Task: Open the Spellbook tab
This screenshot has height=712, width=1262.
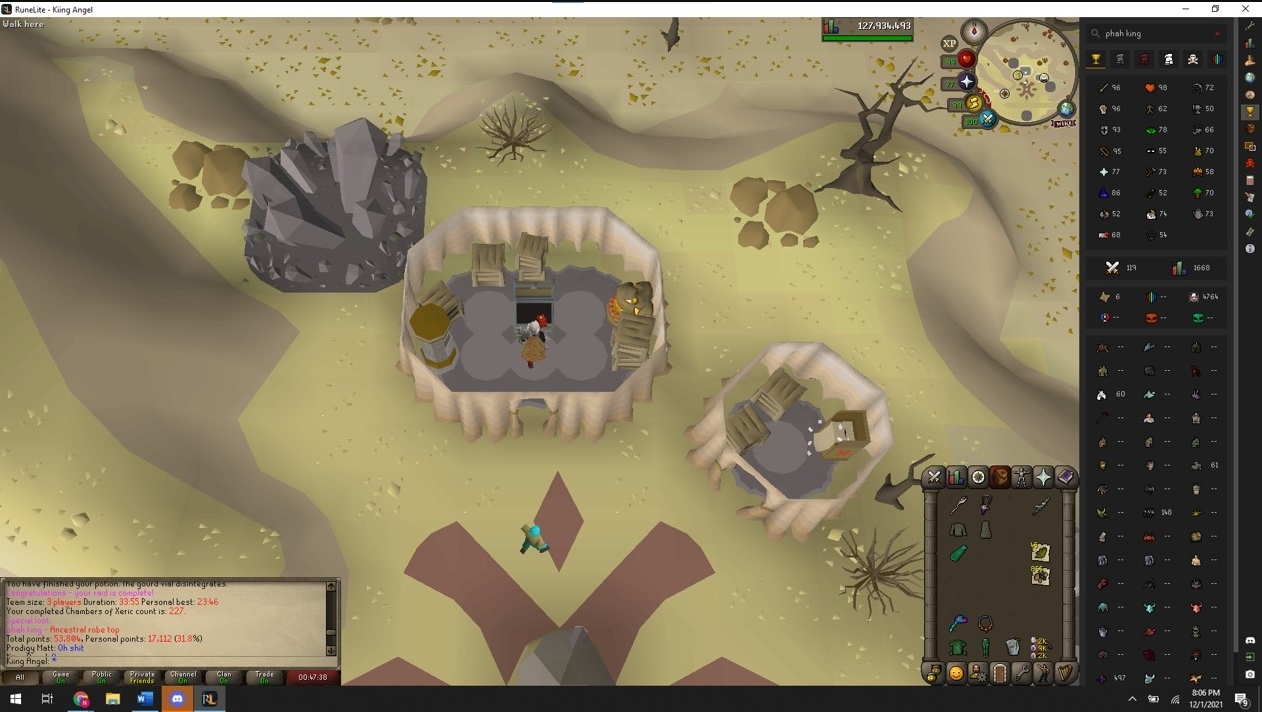Action: point(1065,477)
